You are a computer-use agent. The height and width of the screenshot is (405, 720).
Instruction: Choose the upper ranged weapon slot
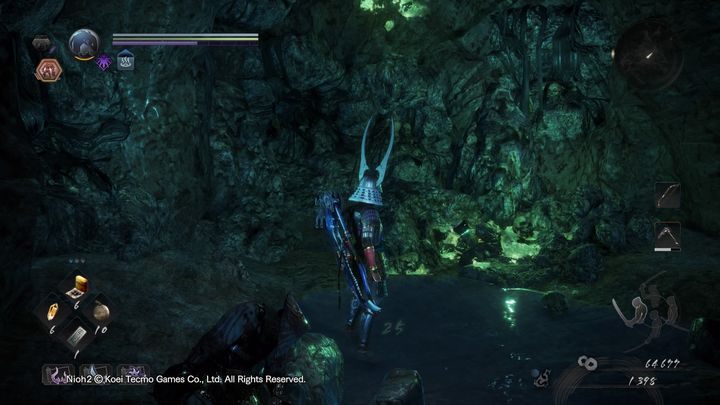point(668,195)
